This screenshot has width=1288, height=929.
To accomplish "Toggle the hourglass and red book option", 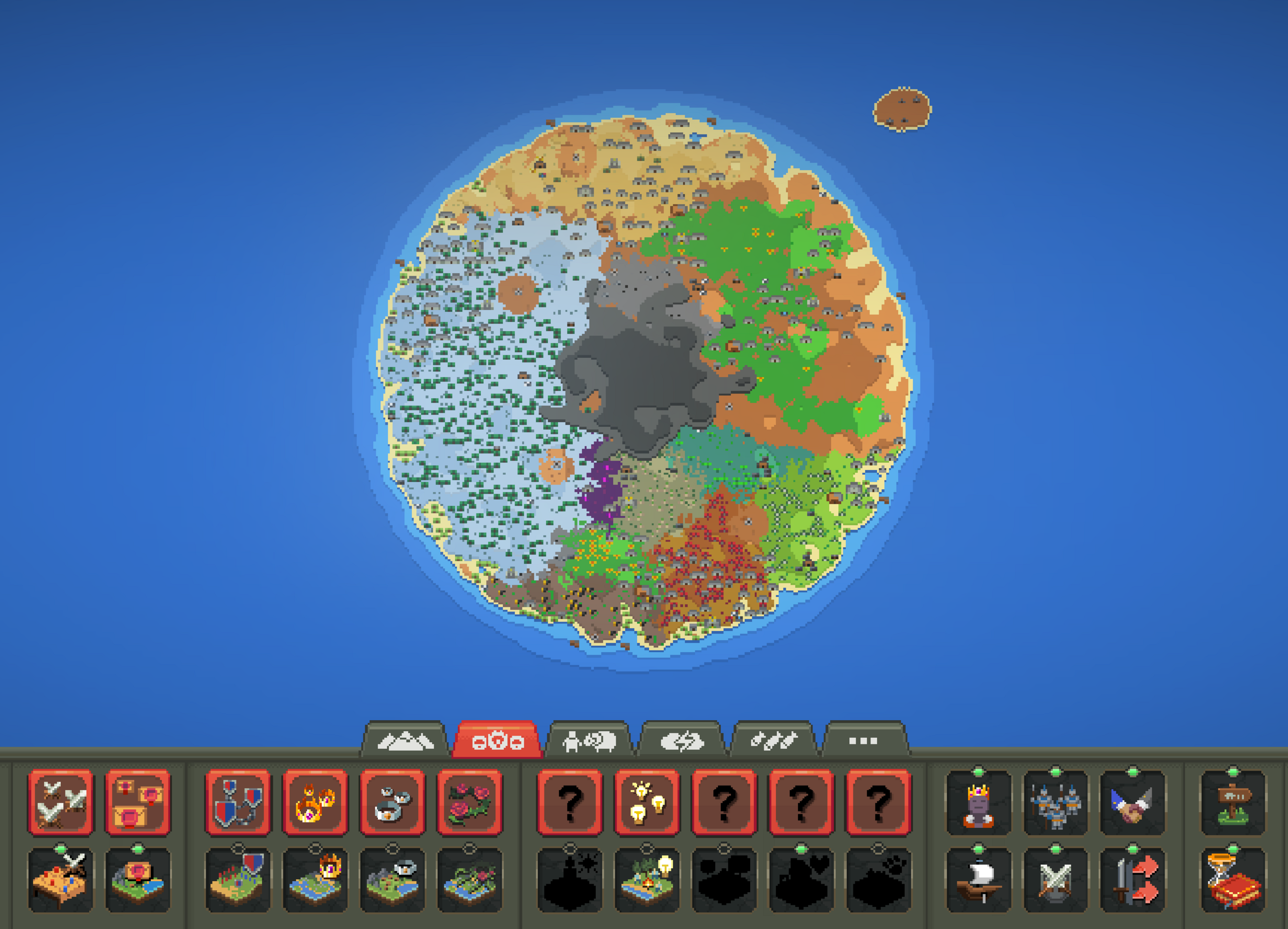I will point(1233,880).
